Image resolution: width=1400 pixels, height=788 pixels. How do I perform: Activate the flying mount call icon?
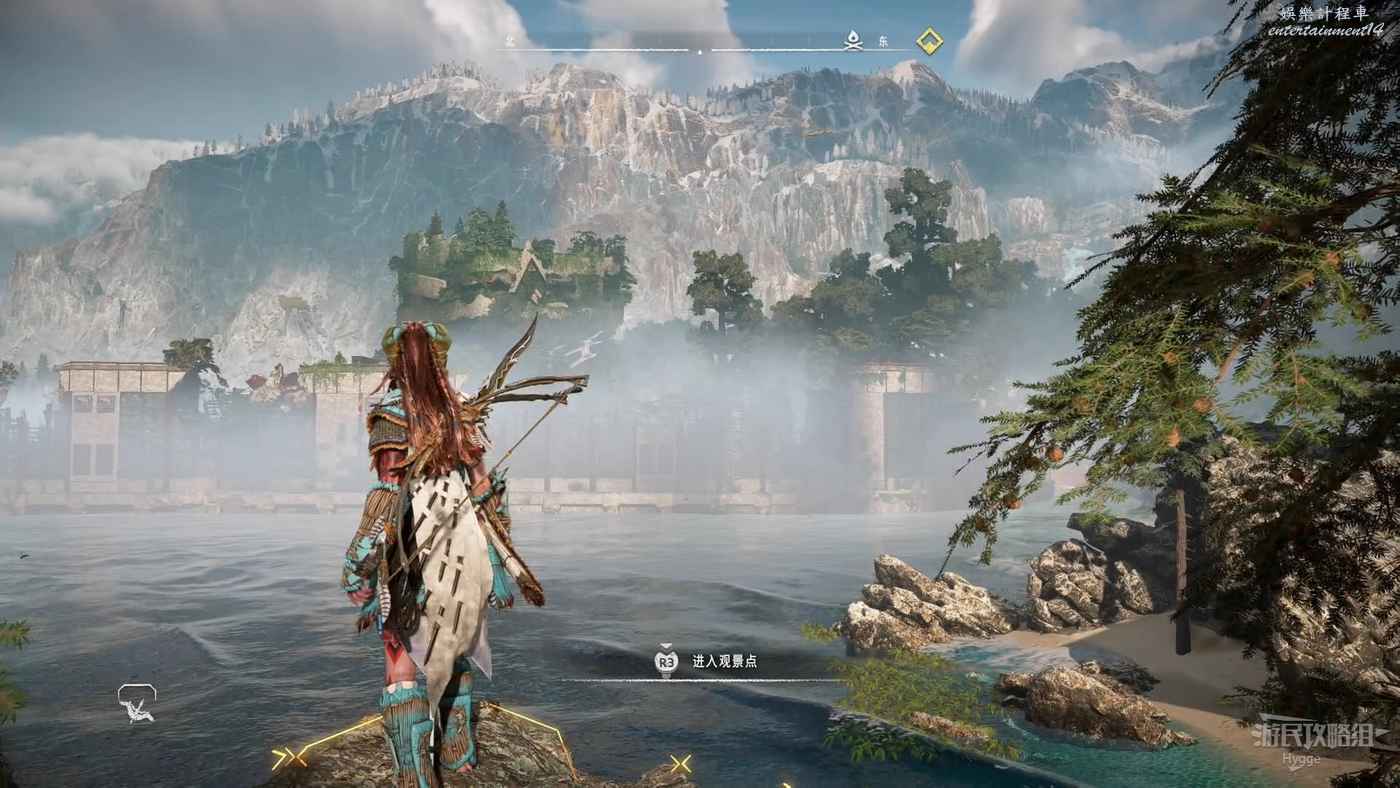coord(137,702)
